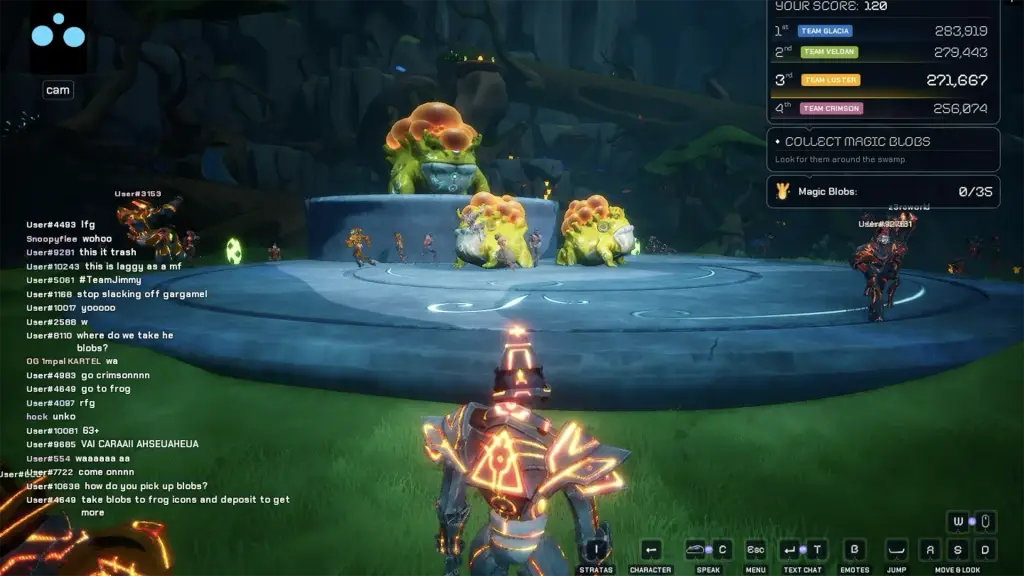Choose the Team Veldan leaderboard entry
The height and width of the screenshot is (576, 1024).
click(x=882, y=52)
